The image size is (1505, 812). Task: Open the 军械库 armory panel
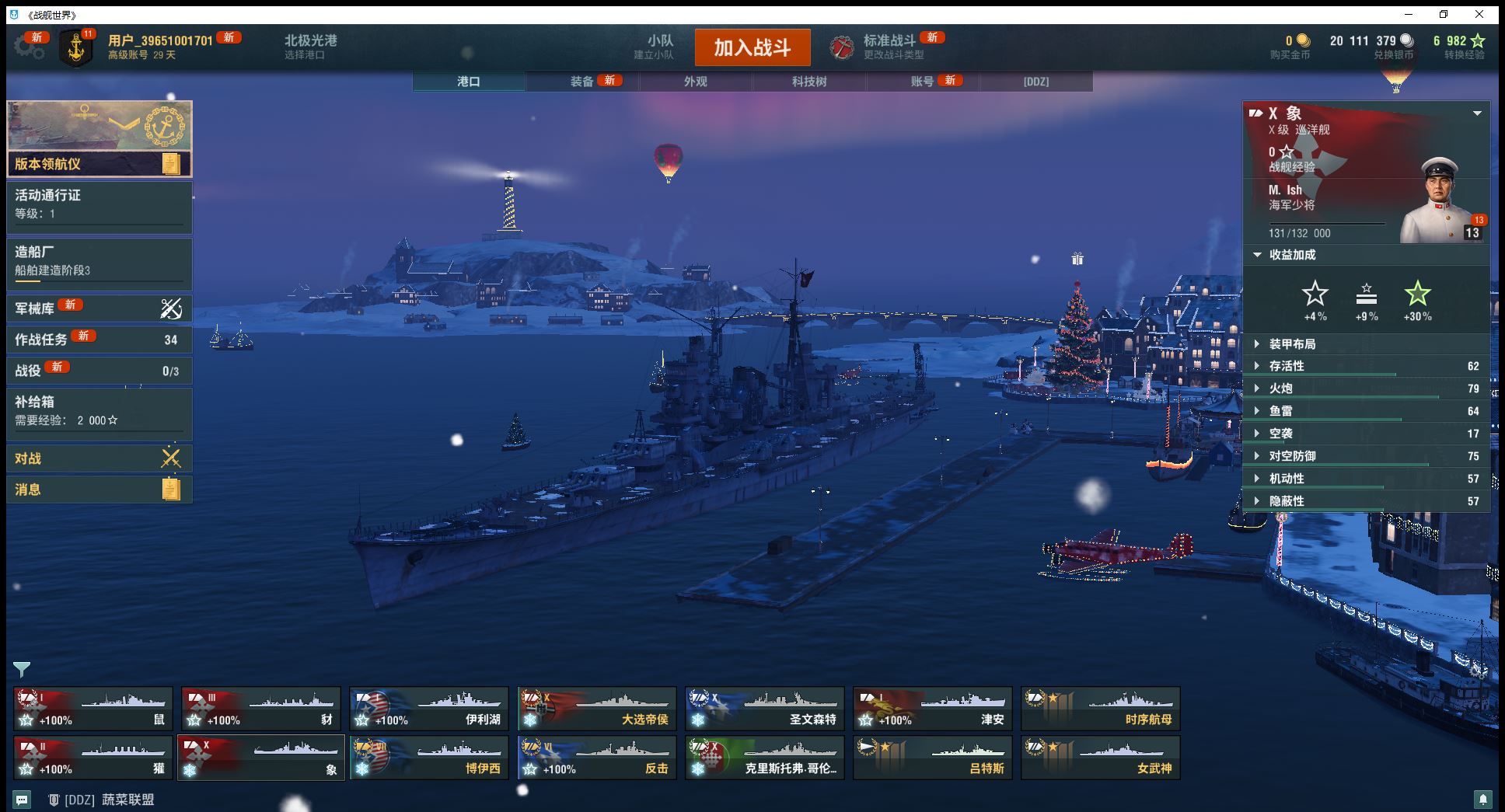(x=99, y=308)
